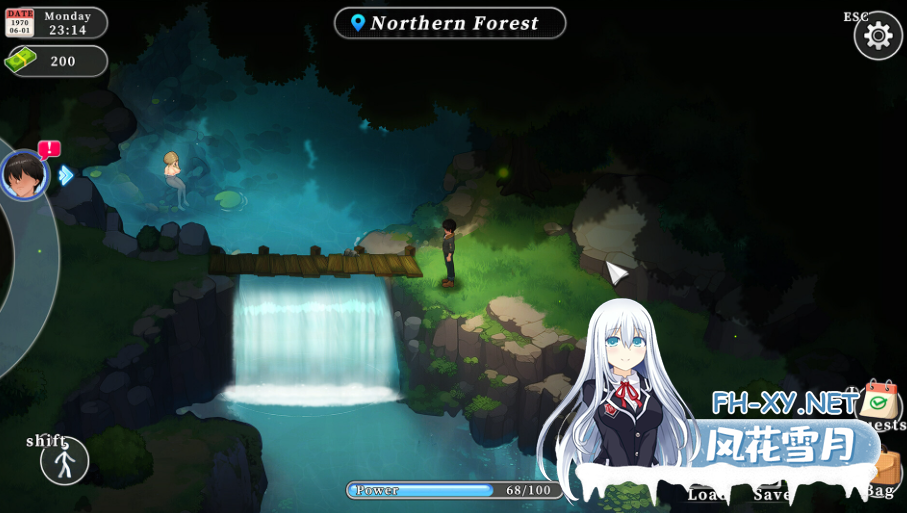Expand the side panel with blue arrows

(66, 175)
